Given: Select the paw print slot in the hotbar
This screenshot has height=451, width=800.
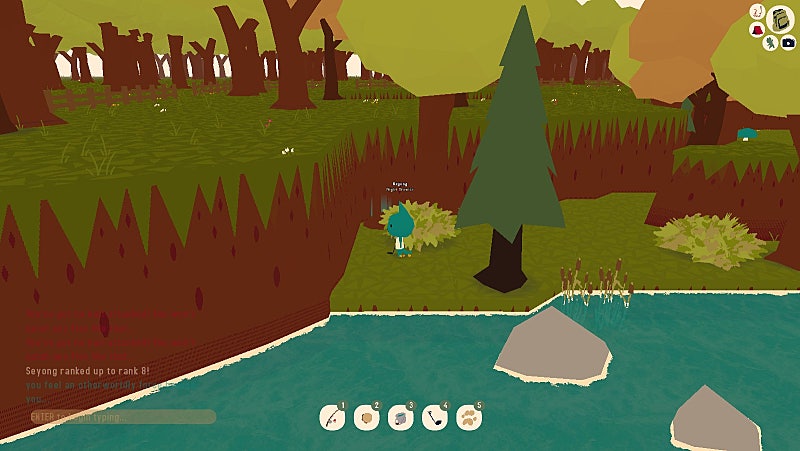Looking at the screenshot, I should click(x=468, y=417).
